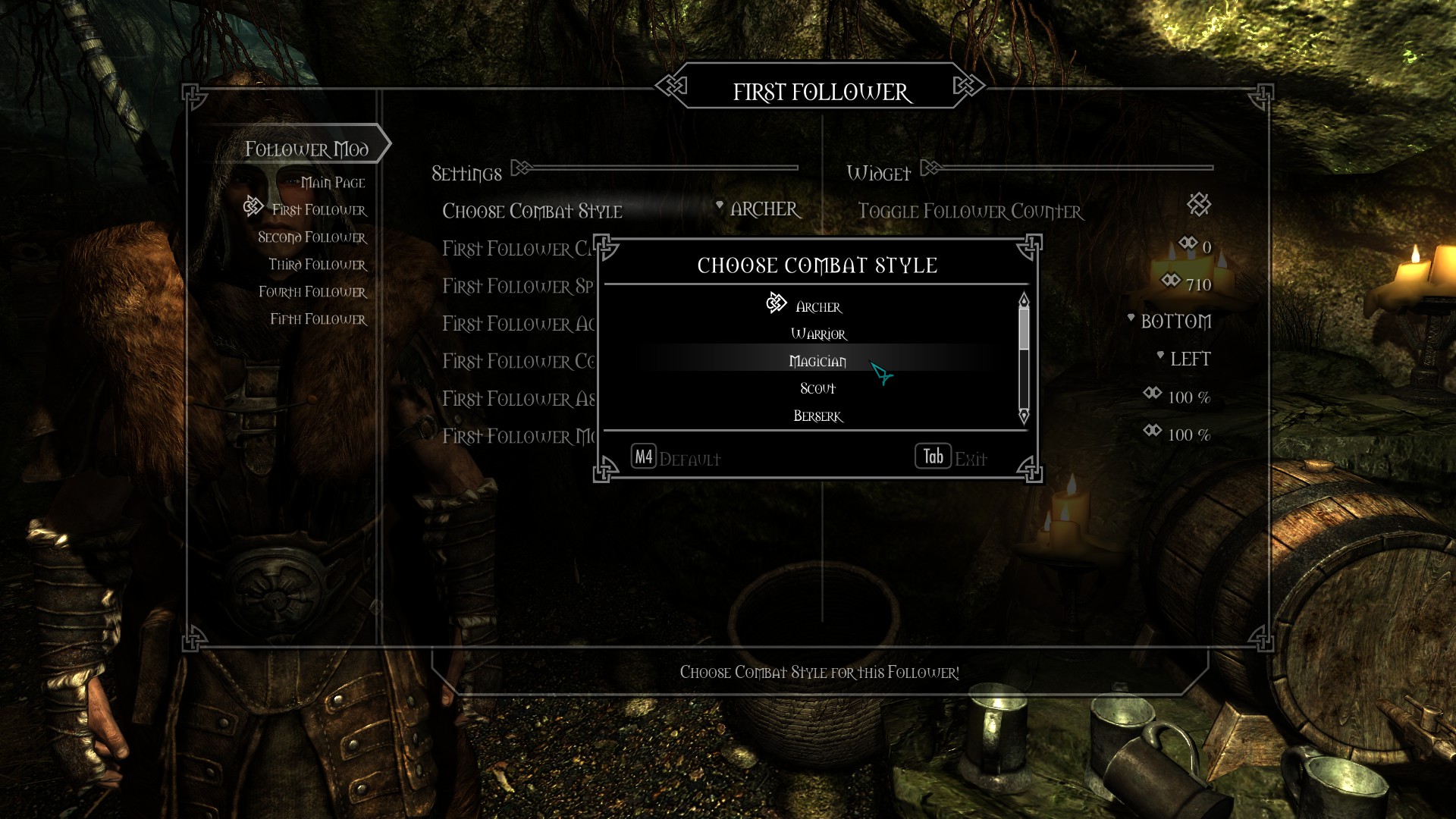Pick Magician from the combat style list
Screen dimensions: 1456x819
tap(817, 362)
